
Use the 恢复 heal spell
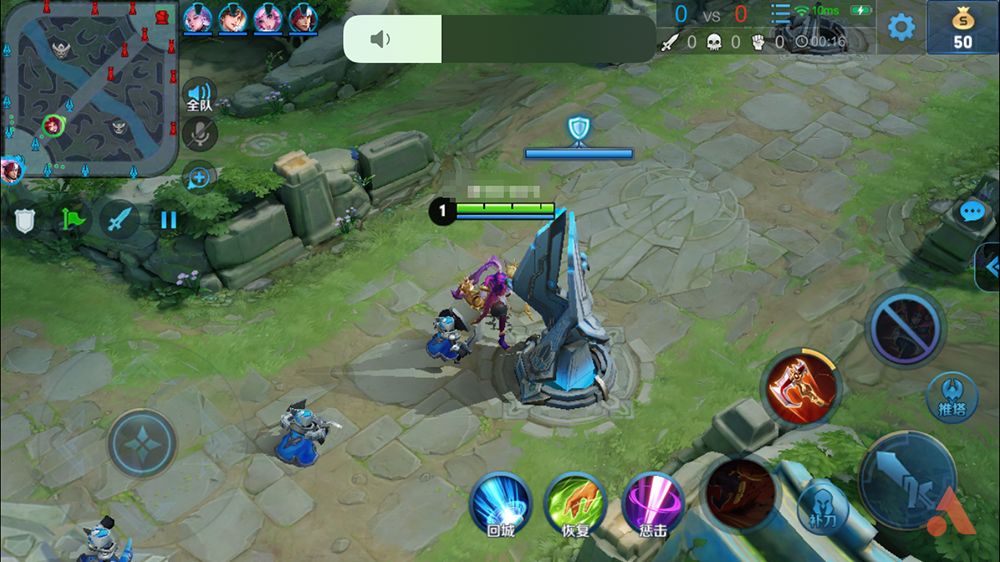(576, 503)
